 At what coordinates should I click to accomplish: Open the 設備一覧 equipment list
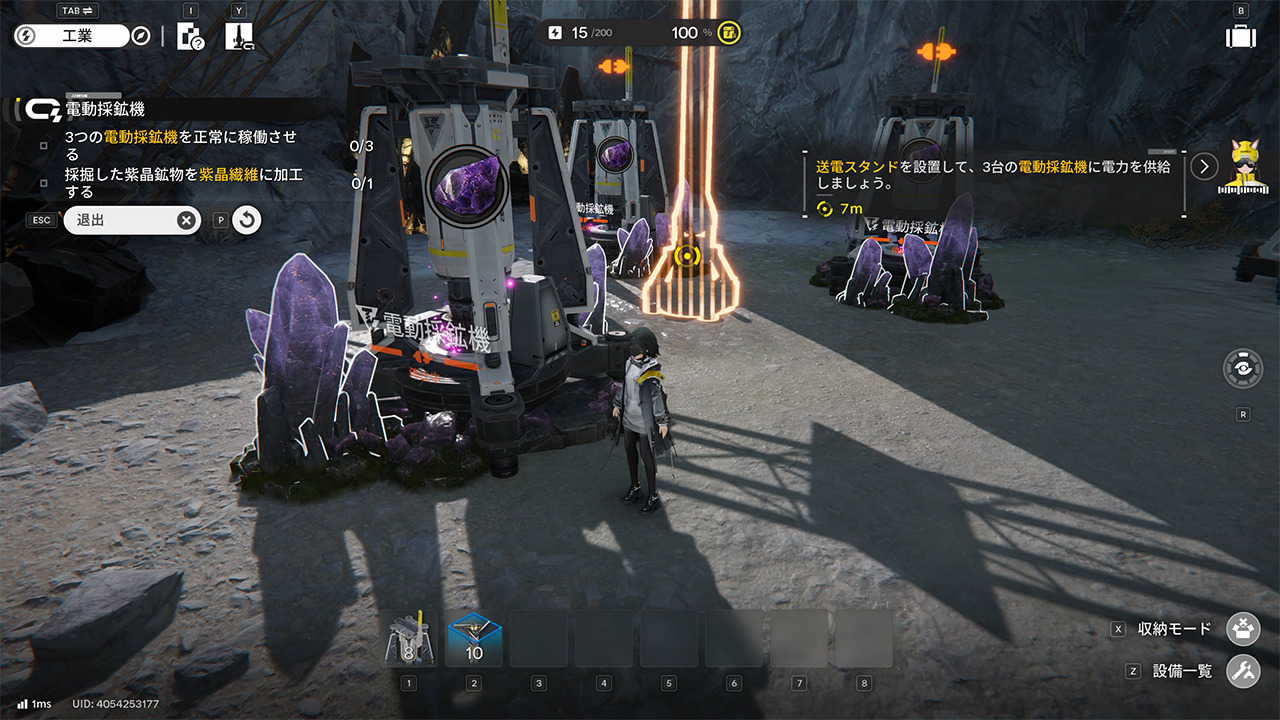point(1243,671)
